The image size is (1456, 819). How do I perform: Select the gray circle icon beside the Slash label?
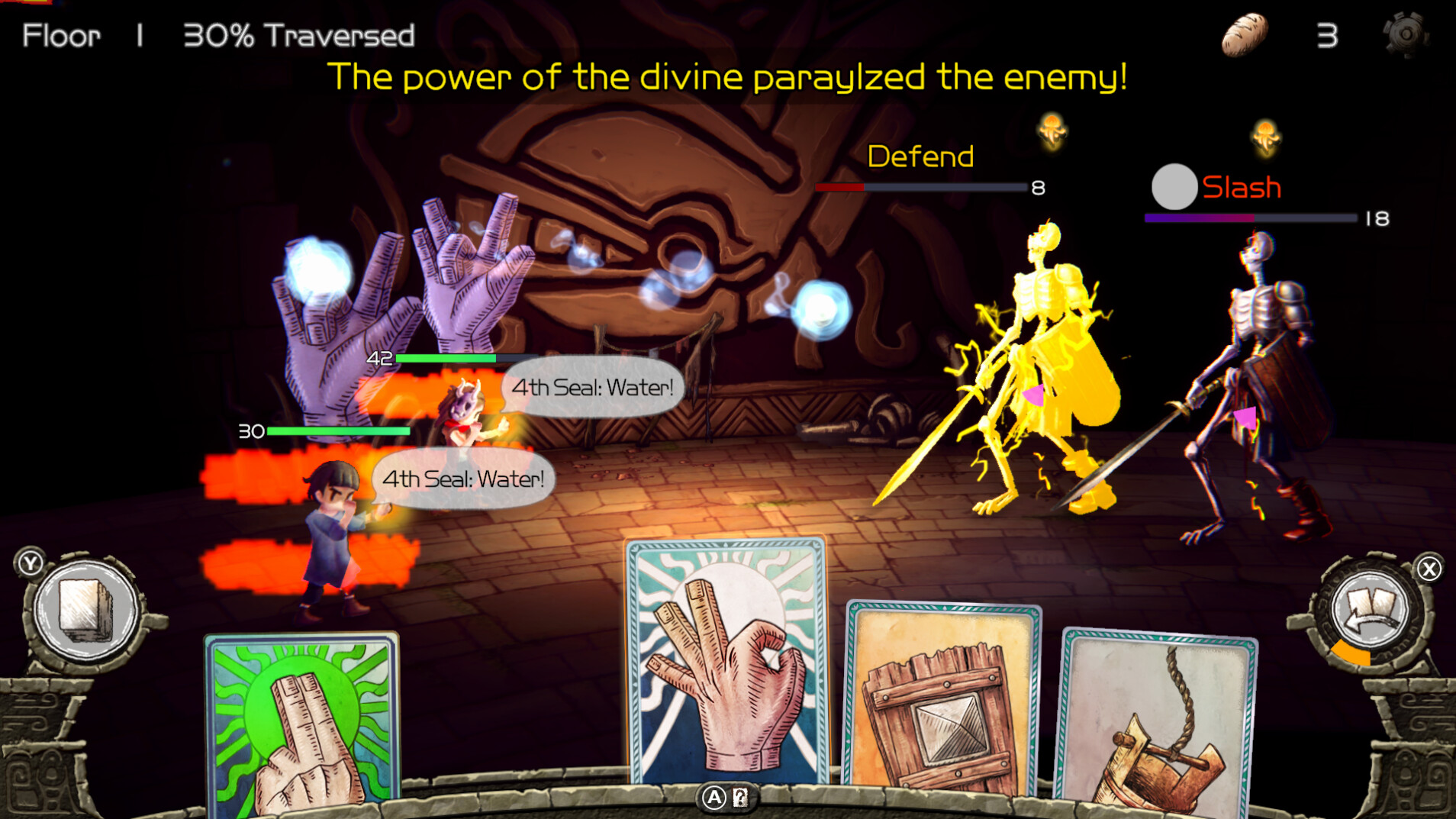(x=1174, y=187)
